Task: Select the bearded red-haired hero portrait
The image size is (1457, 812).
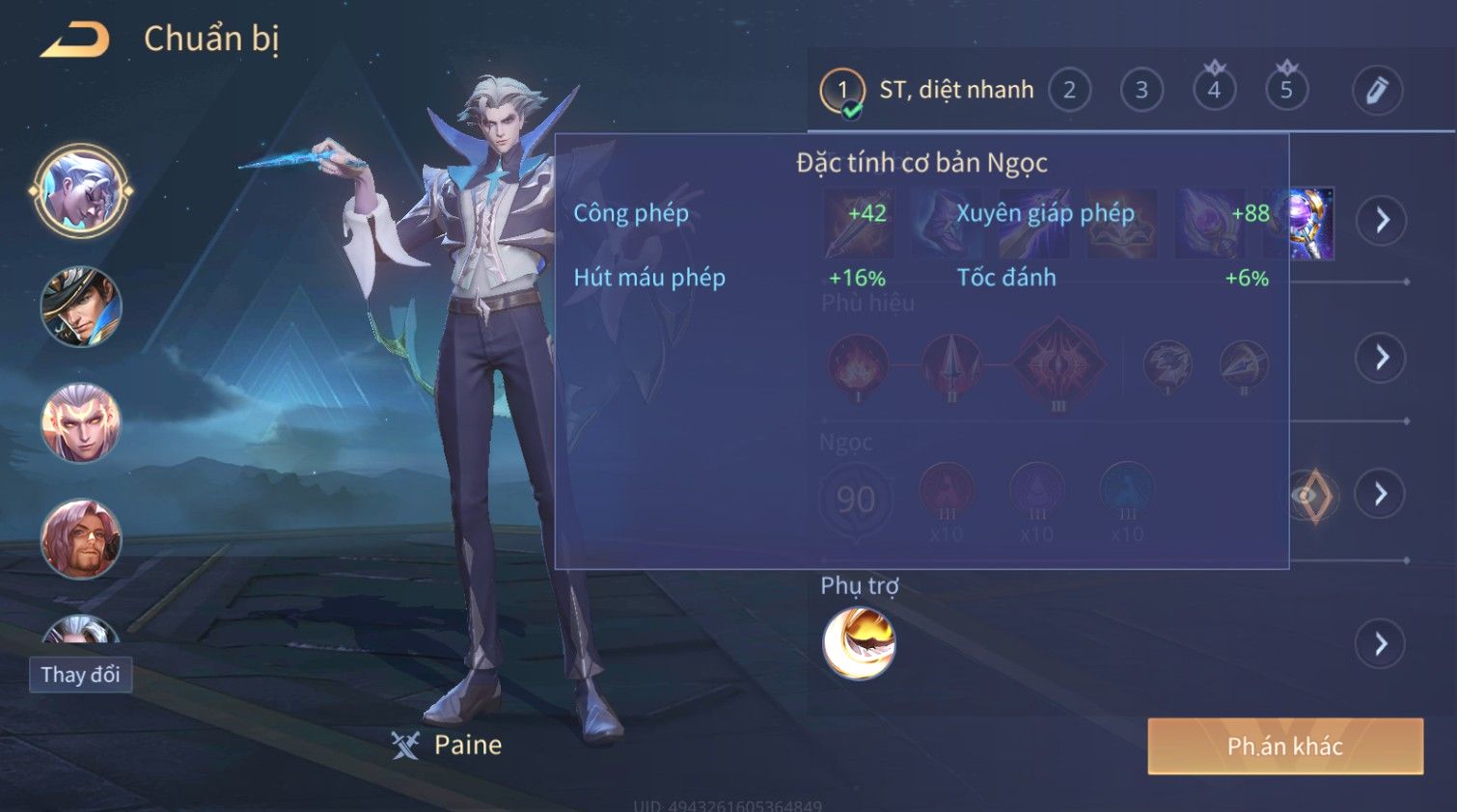Action: coord(81,538)
